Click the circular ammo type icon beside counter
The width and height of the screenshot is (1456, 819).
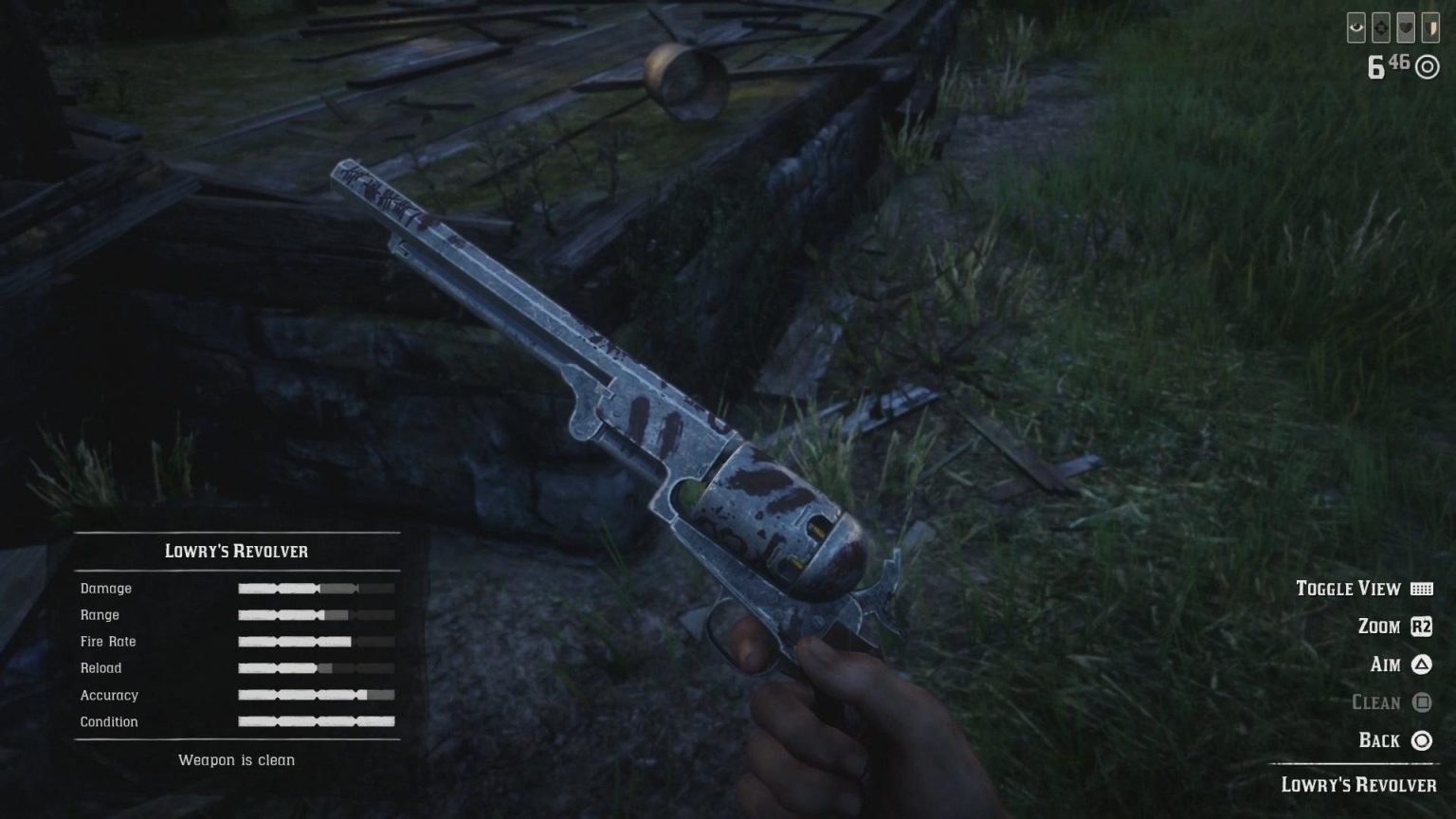(x=1427, y=65)
